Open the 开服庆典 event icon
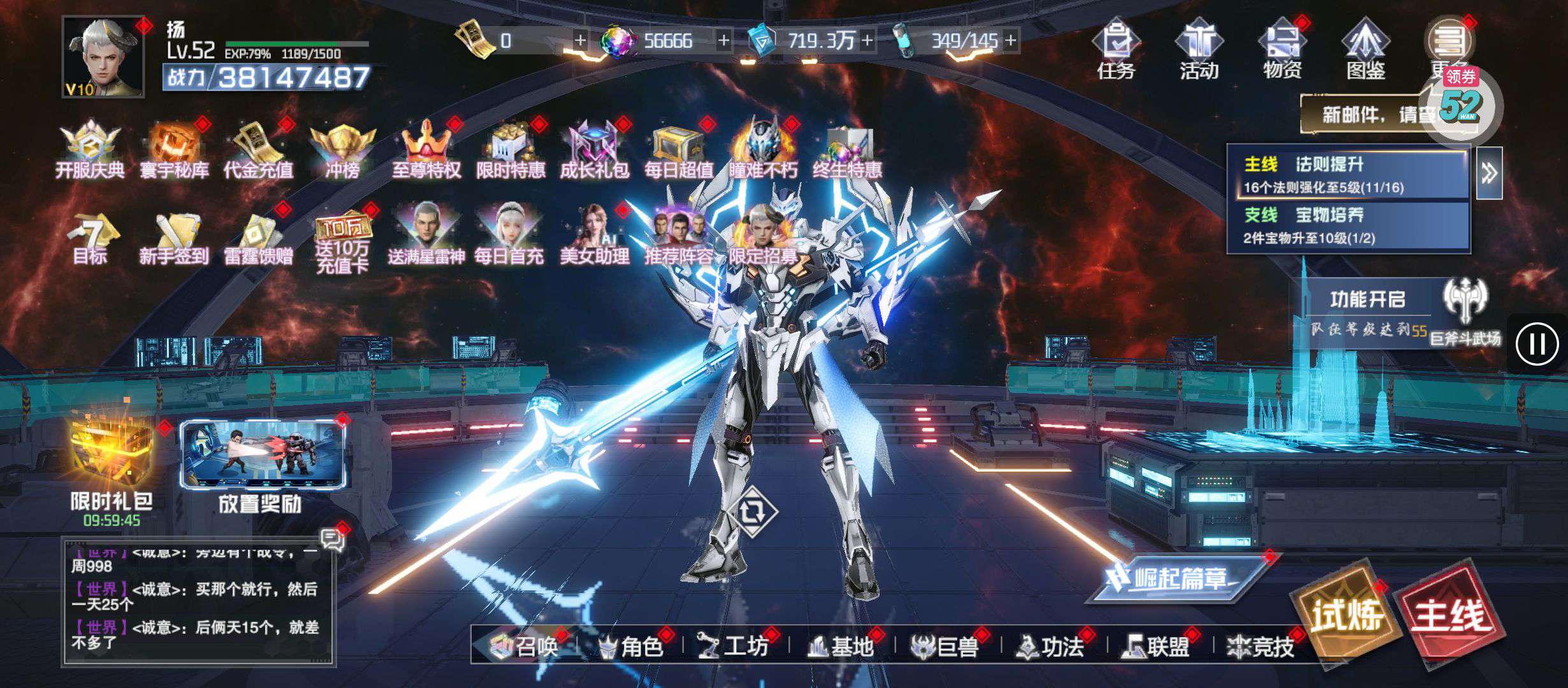Viewport: 1568px width, 688px height. 90,150
